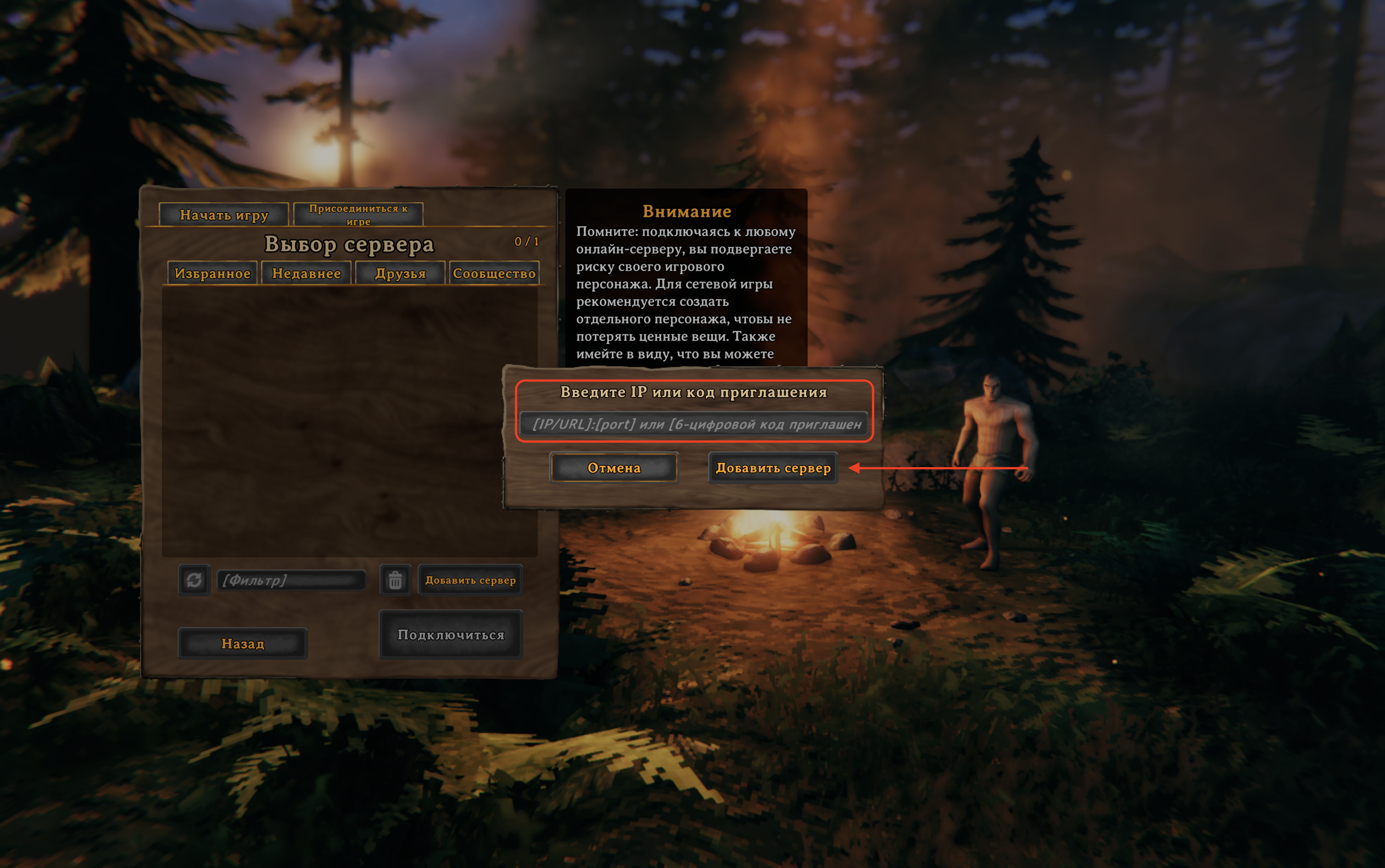Focus the Фильтр search field
Image resolution: width=1385 pixels, height=868 pixels.
tap(292, 580)
